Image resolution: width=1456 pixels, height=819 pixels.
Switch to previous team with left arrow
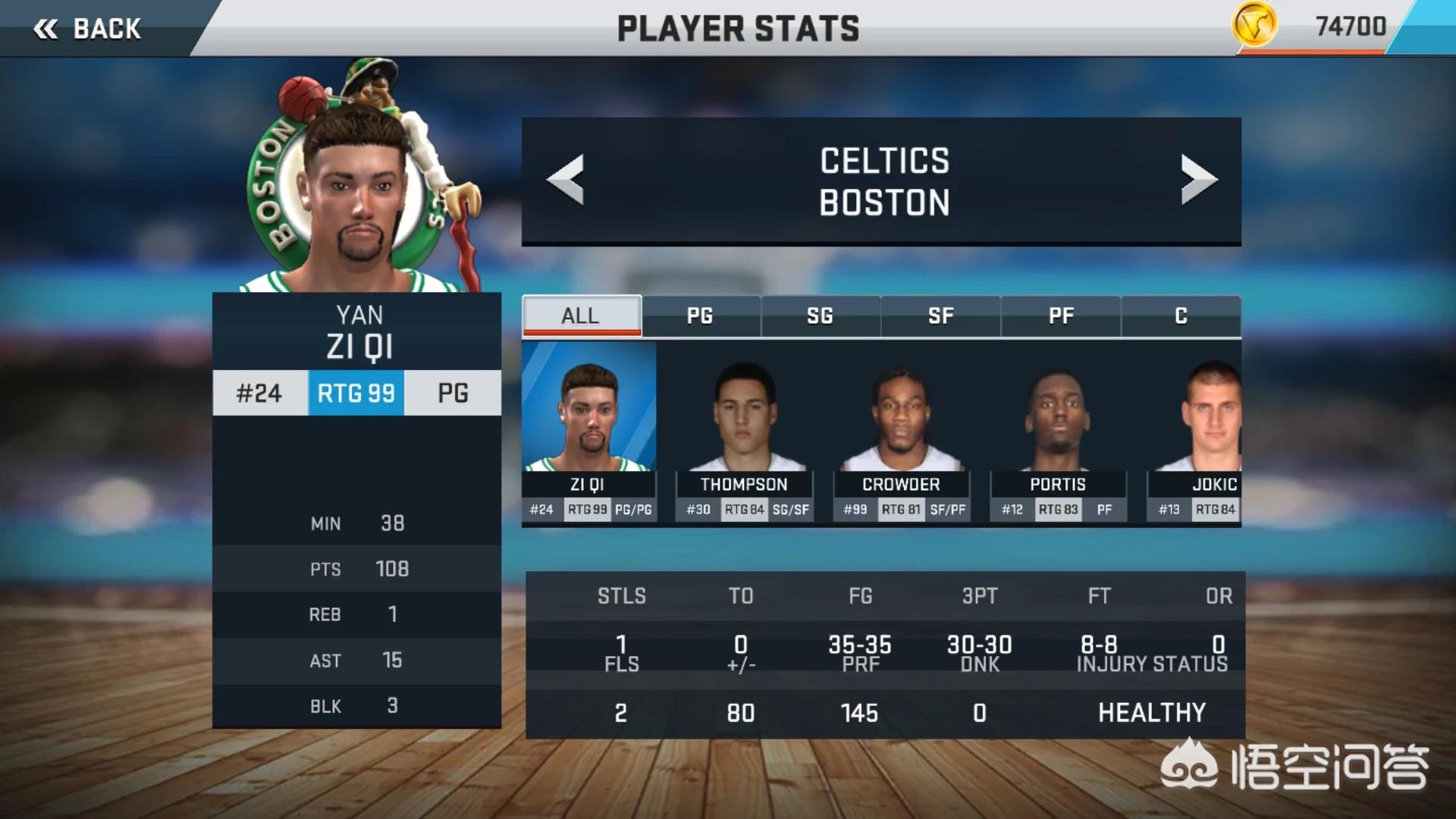(x=566, y=180)
